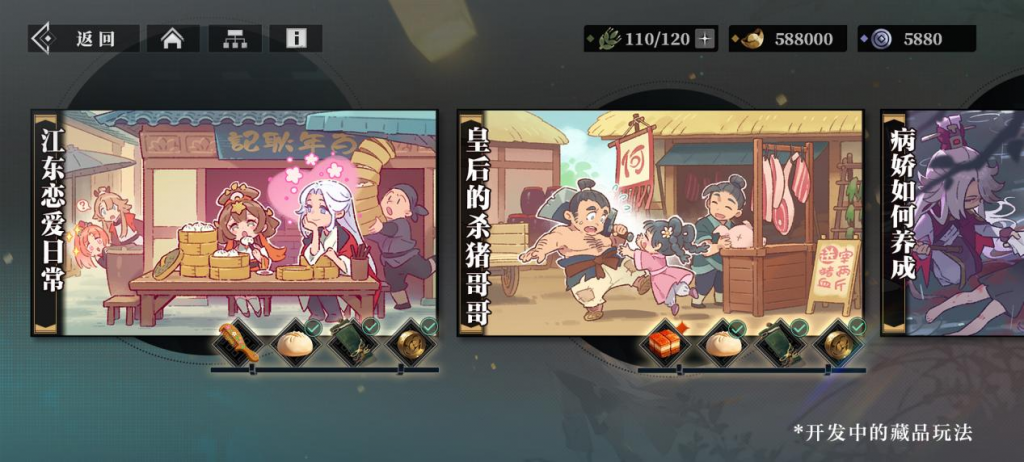Open the hierarchy tree menu icon
Screen dimensions: 1024x462
[x=235, y=39]
